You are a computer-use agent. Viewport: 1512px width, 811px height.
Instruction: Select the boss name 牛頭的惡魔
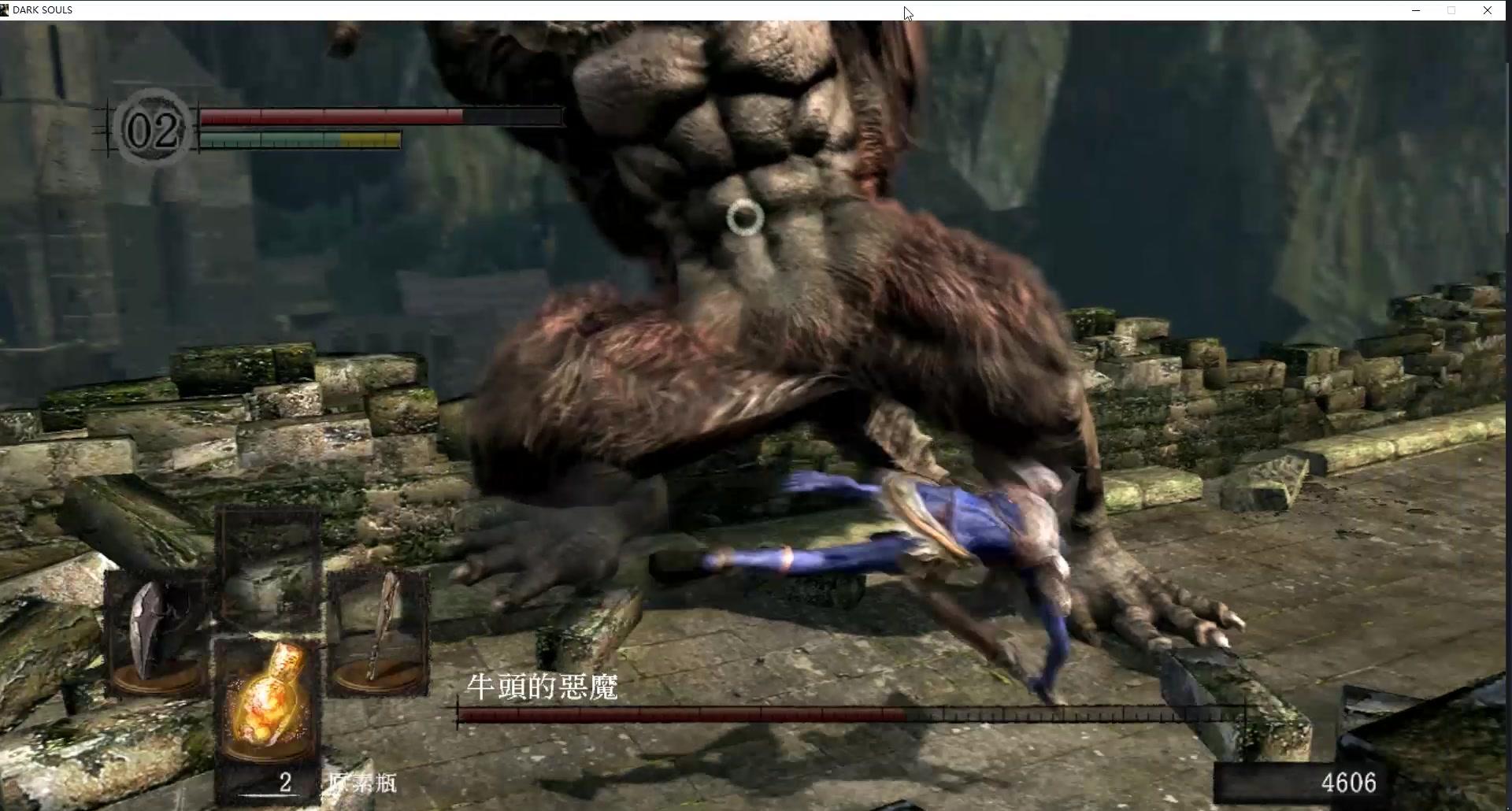[542, 686]
